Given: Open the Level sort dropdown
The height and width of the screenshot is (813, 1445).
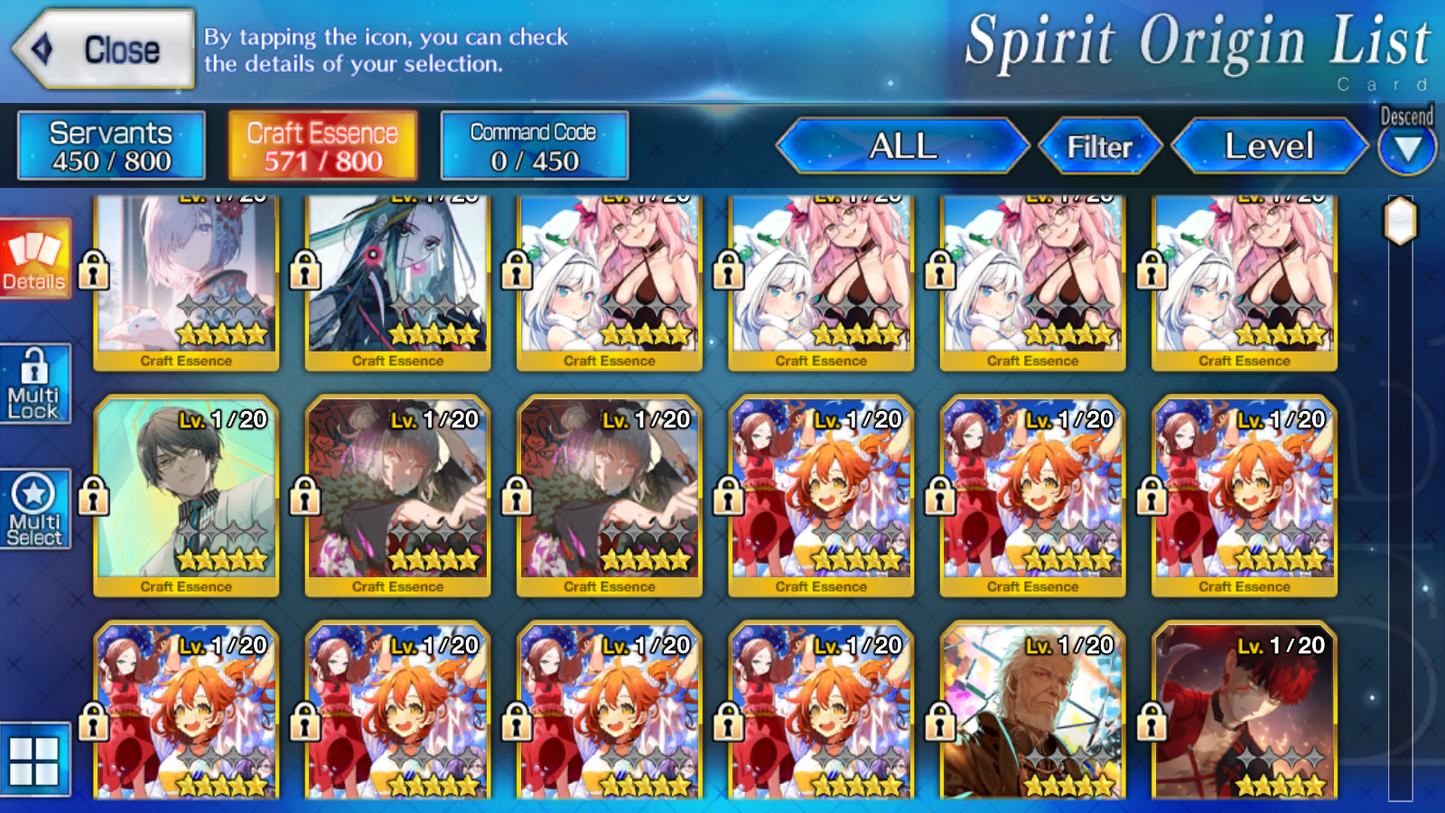Looking at the screenshot, I should pos(1269,145).
